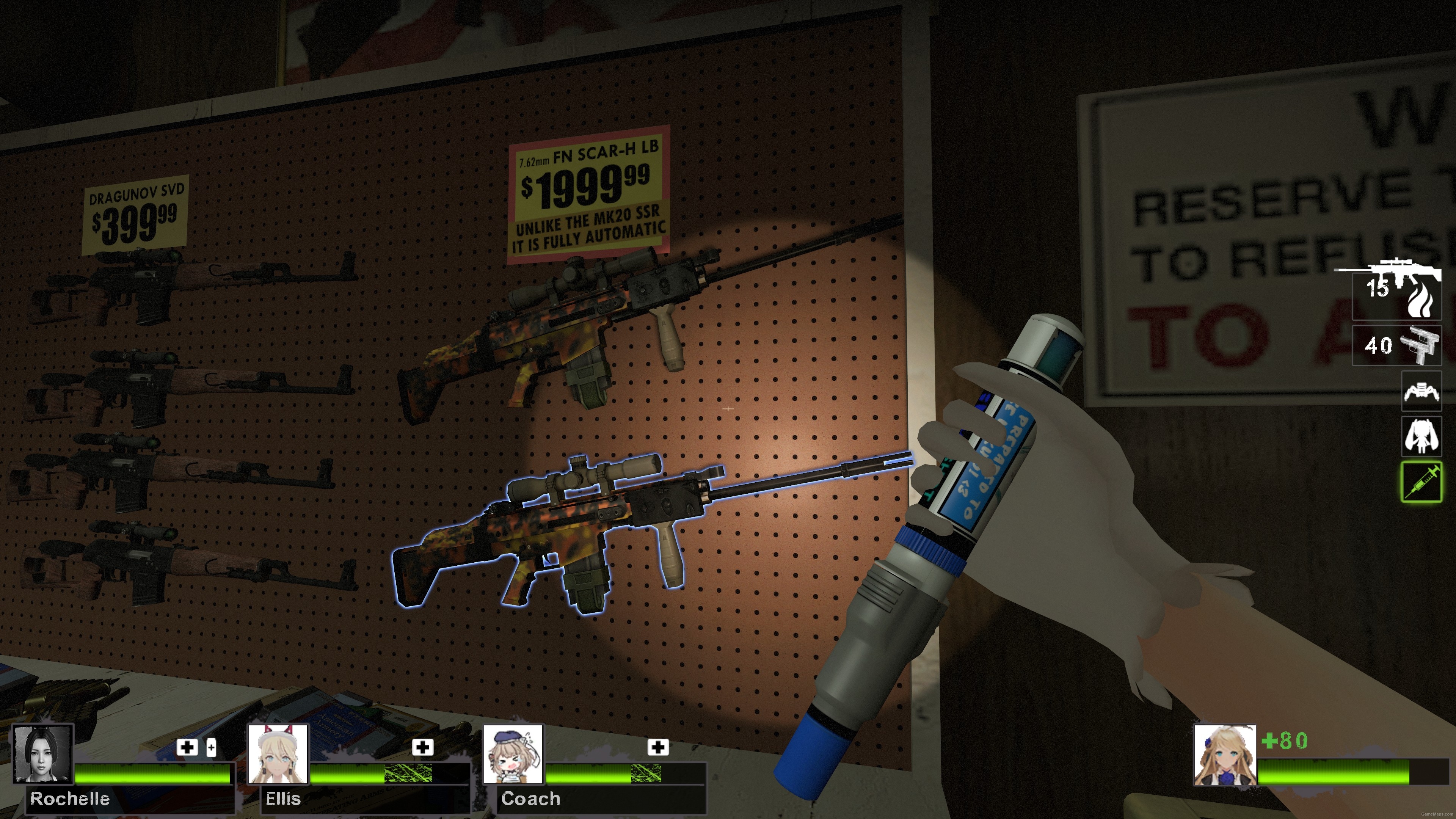Click the green-highlighted adrenaline syringe icon
The width and height of the screenshot is (1456, 819).
[x=1421, y=482]
